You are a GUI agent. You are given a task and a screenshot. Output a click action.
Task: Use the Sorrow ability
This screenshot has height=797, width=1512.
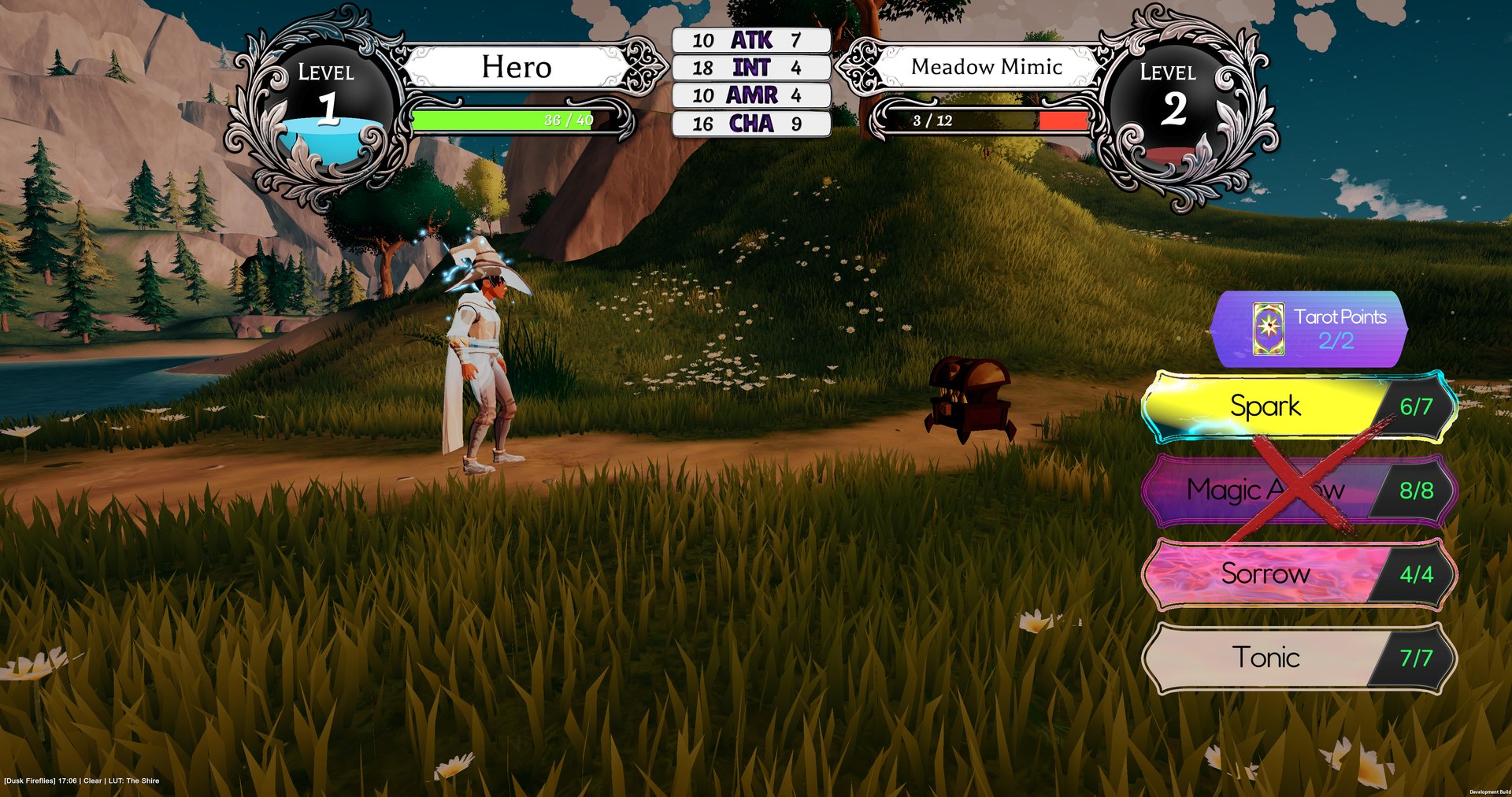[1265, 573]
